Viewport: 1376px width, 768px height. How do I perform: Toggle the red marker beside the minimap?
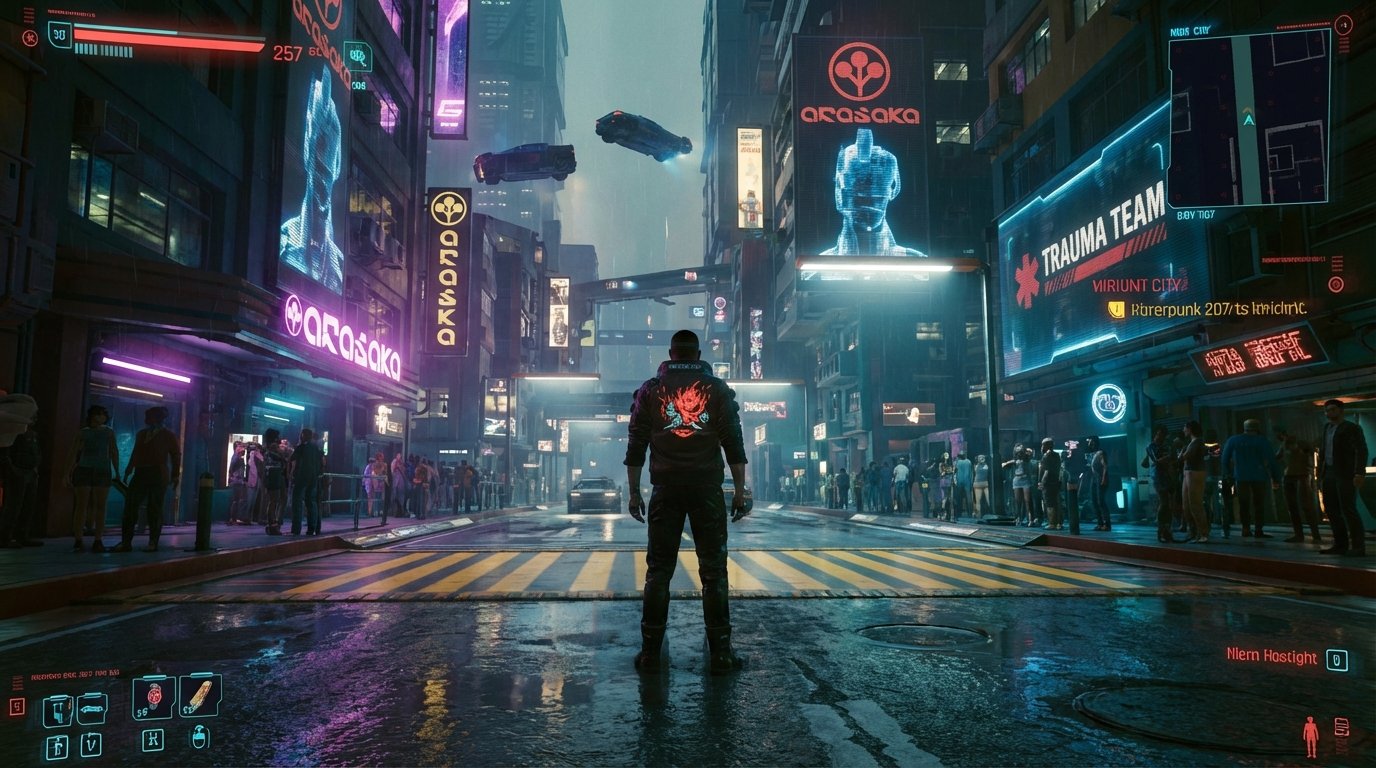[x=1344, y=25]
